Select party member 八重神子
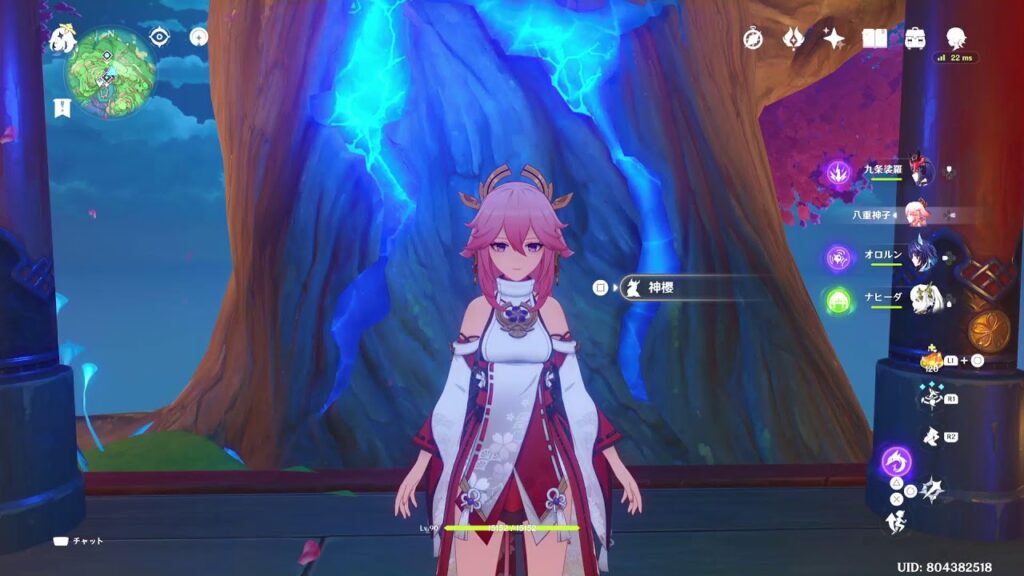Screen dimensions: 1024x576 click(x=916, y=213)
